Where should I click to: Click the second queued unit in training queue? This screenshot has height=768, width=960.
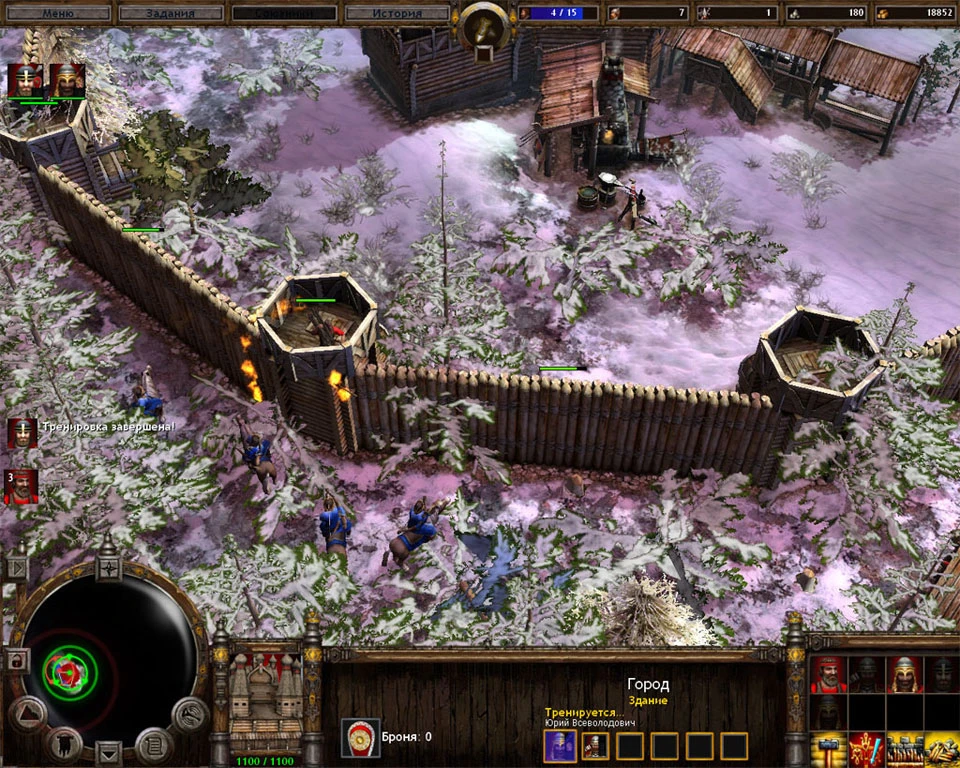click(x=594, y=745)
